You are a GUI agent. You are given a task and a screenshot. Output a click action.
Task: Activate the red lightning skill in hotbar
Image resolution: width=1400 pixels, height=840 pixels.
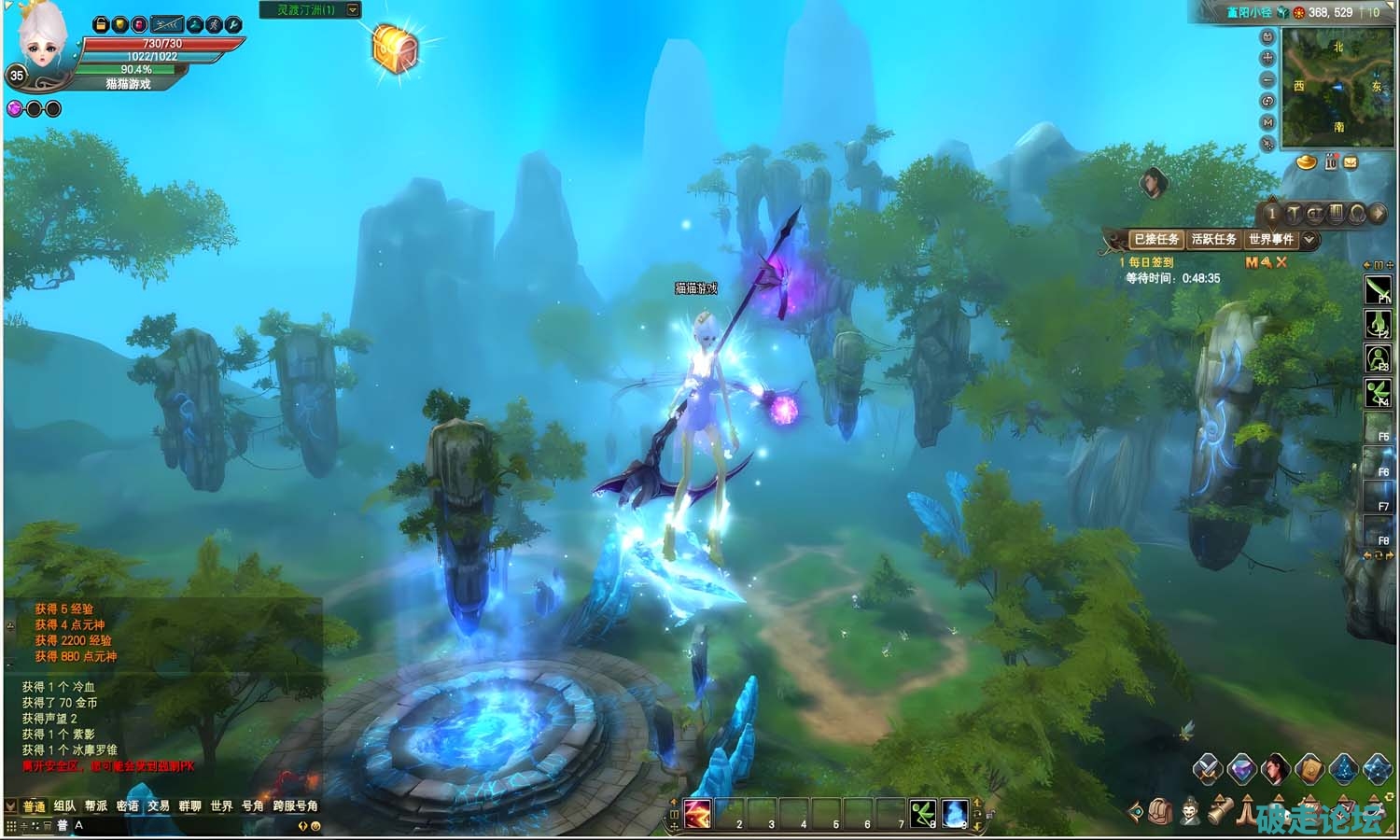tap(697, 813)
